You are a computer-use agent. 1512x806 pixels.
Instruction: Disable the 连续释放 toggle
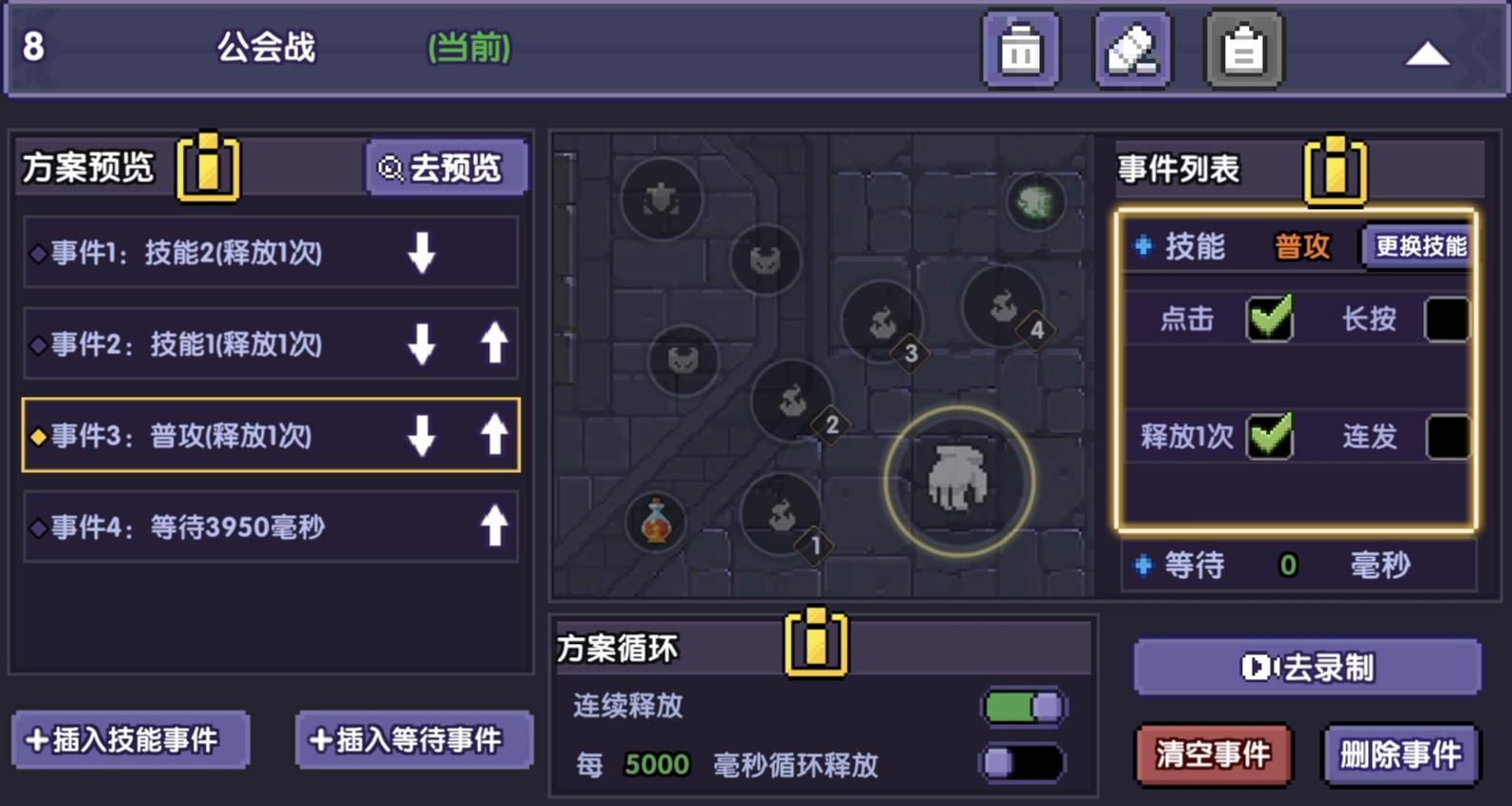(x=1022, y=708)
